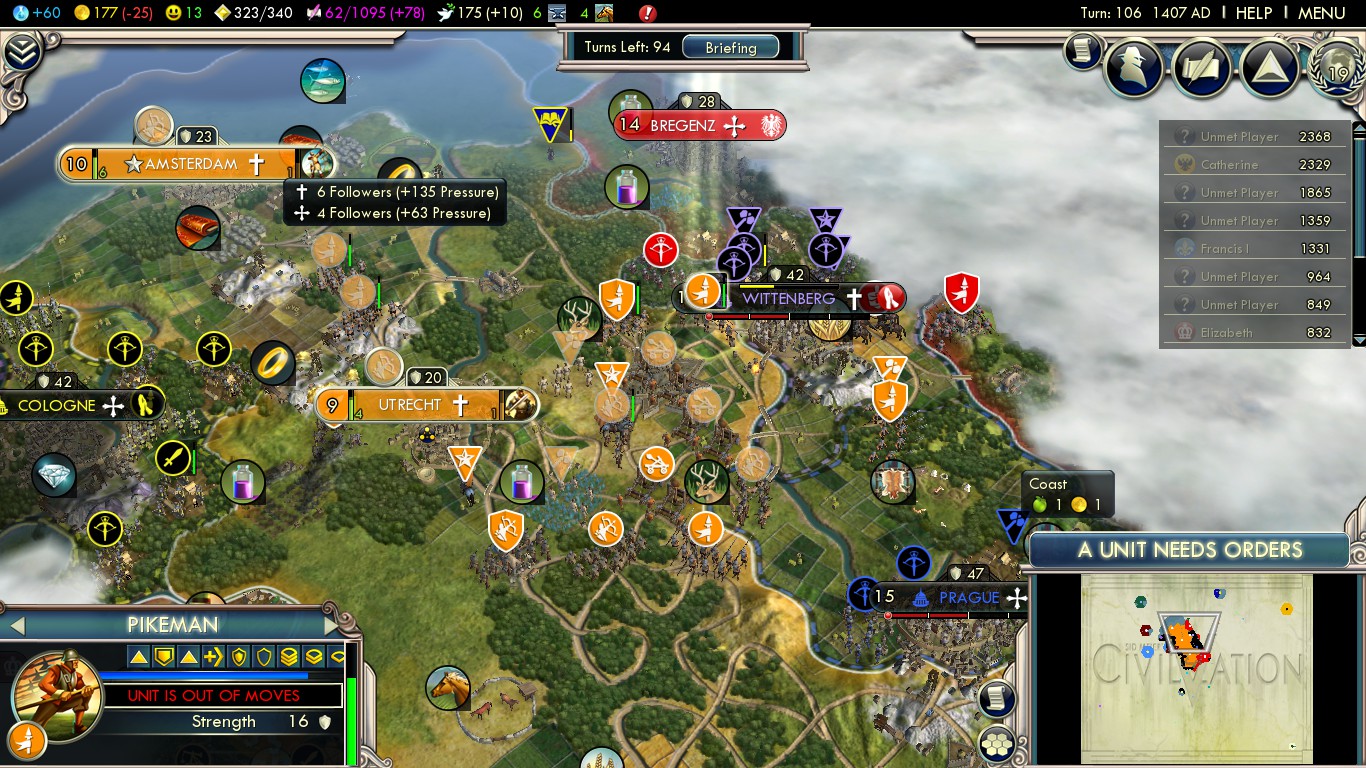Select the previous unit arrow beside Pikeman

(x=16, y=626)
